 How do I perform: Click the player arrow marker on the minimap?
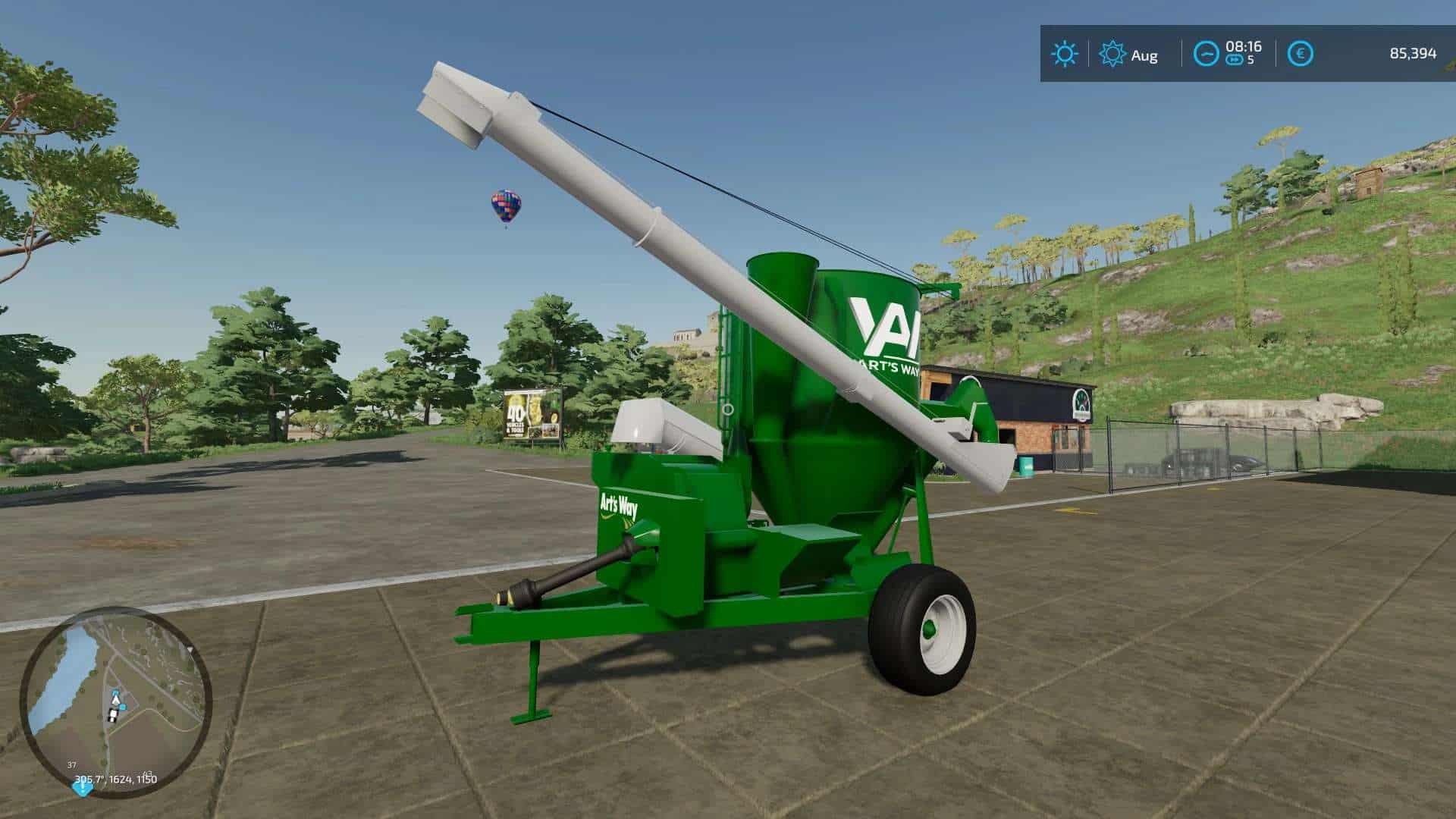pyautogui.click(x=115, y=700)
